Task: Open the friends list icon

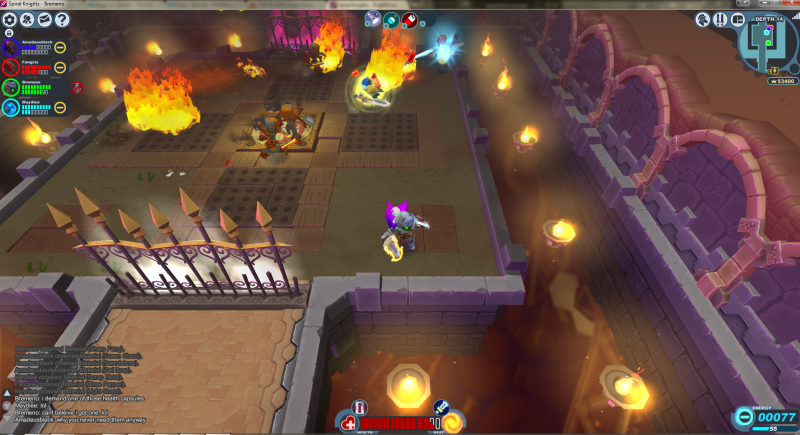Action: pos(27,19)
